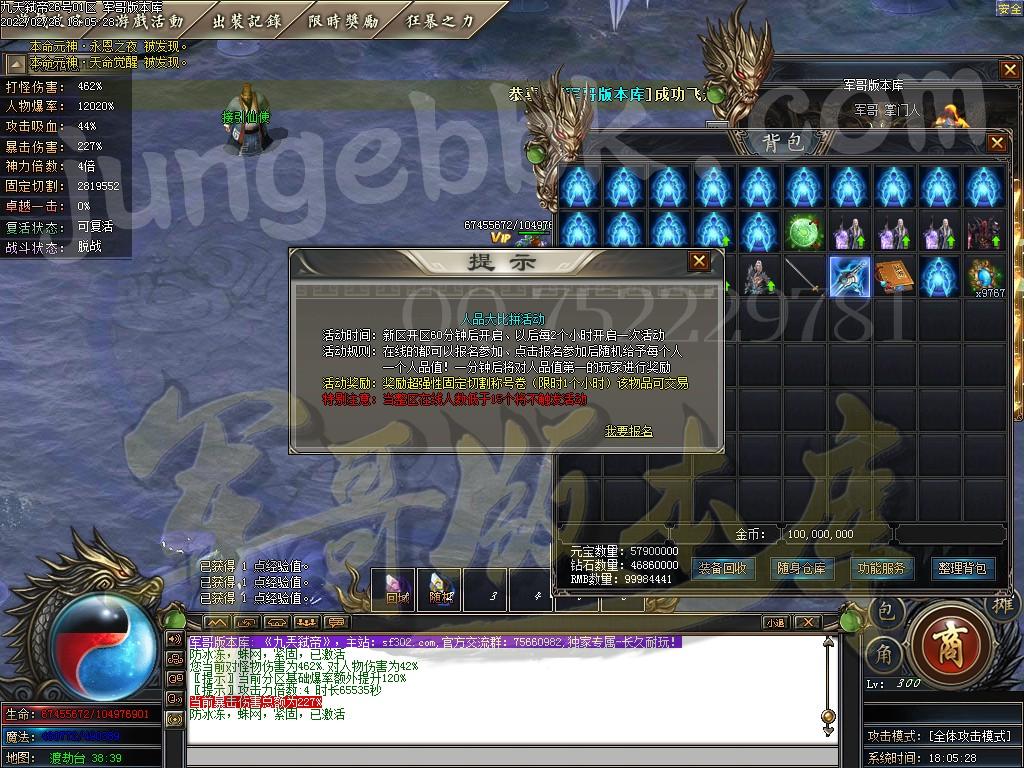Open the 角 character button
Screen dimensions: 1024x768
point(884,653)
